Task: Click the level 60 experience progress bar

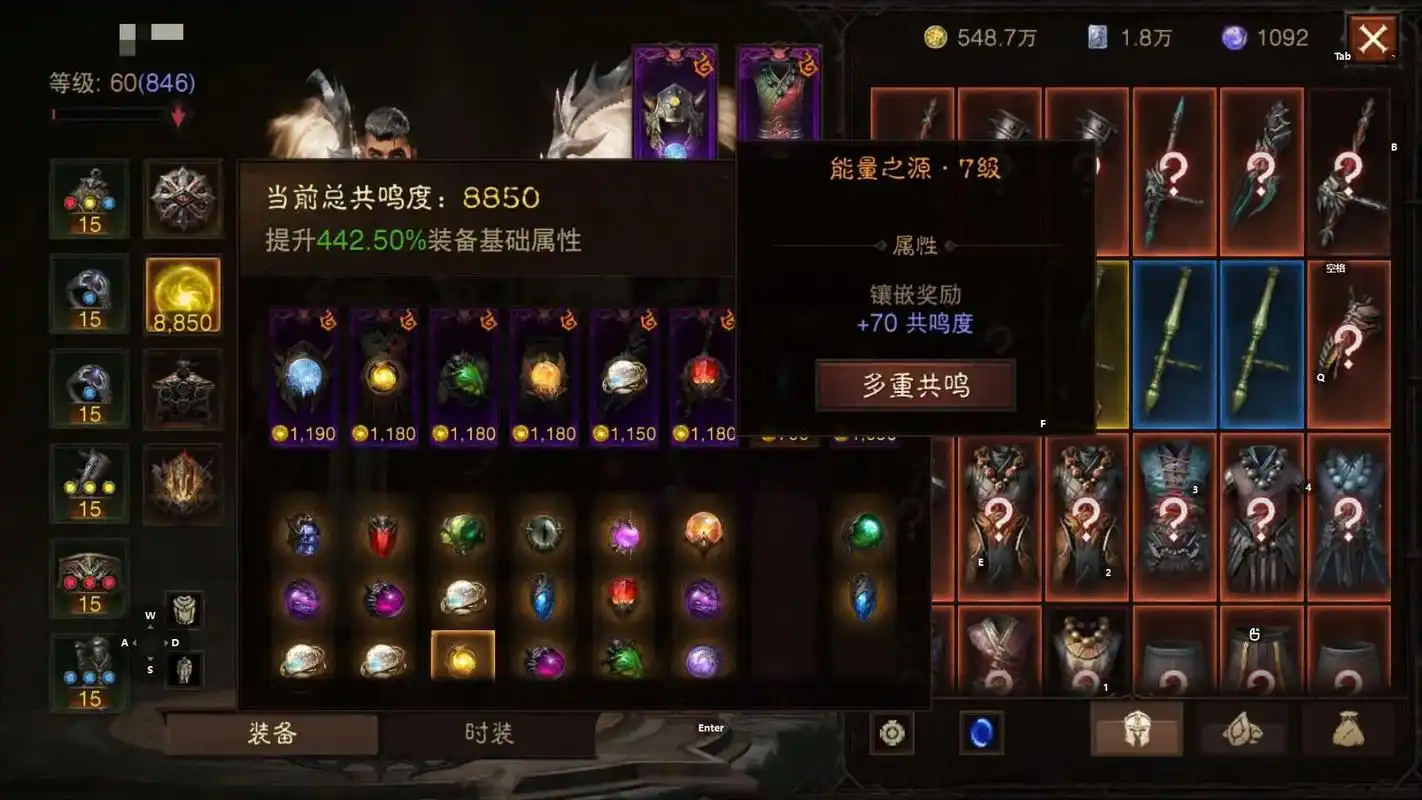Action: click(x=110, y=113)
